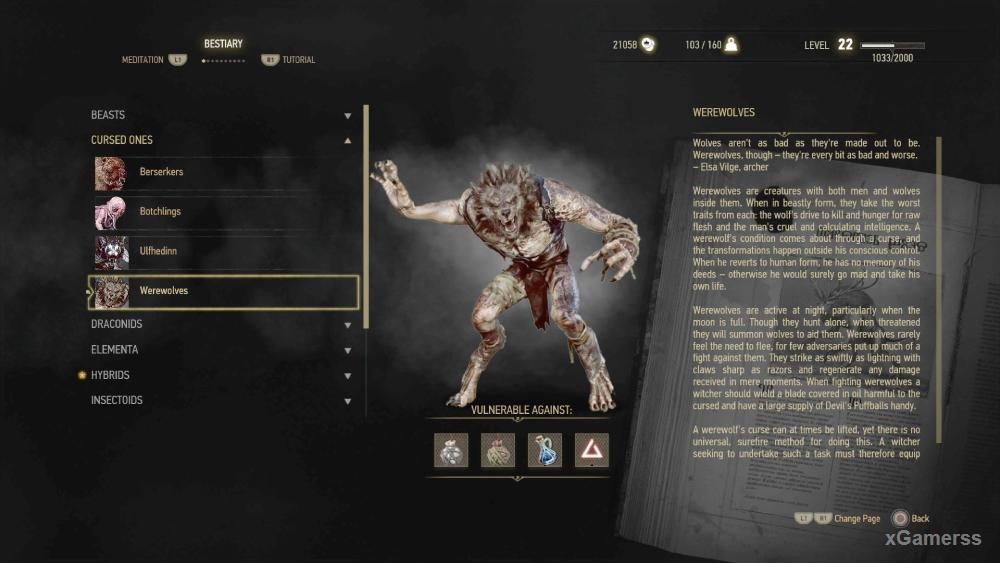Show the Insectoids category
The height and width of the screenshot is (563, 1000).
(x=220, y=400)
